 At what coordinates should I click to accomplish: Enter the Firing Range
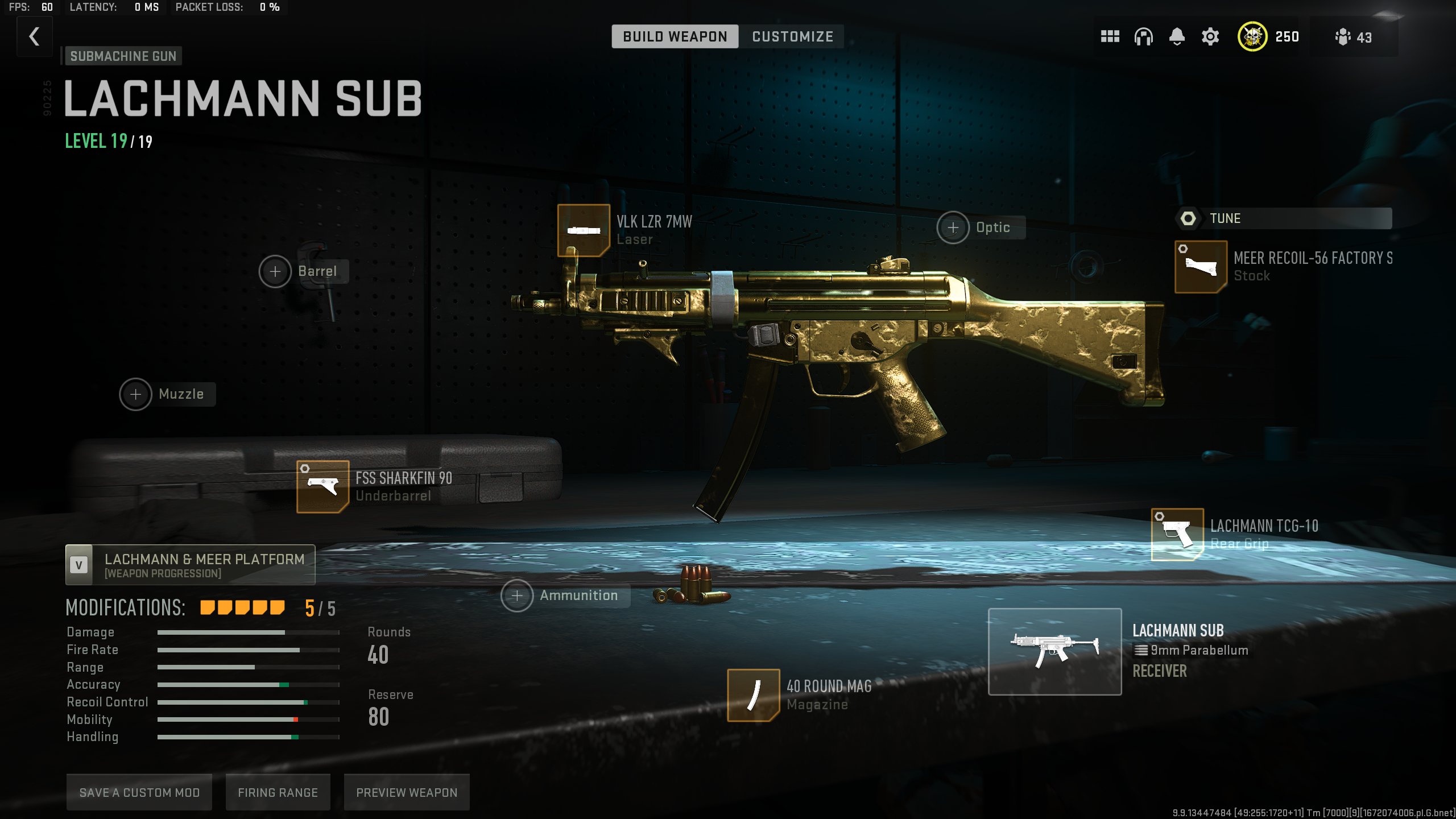point(278,792)
